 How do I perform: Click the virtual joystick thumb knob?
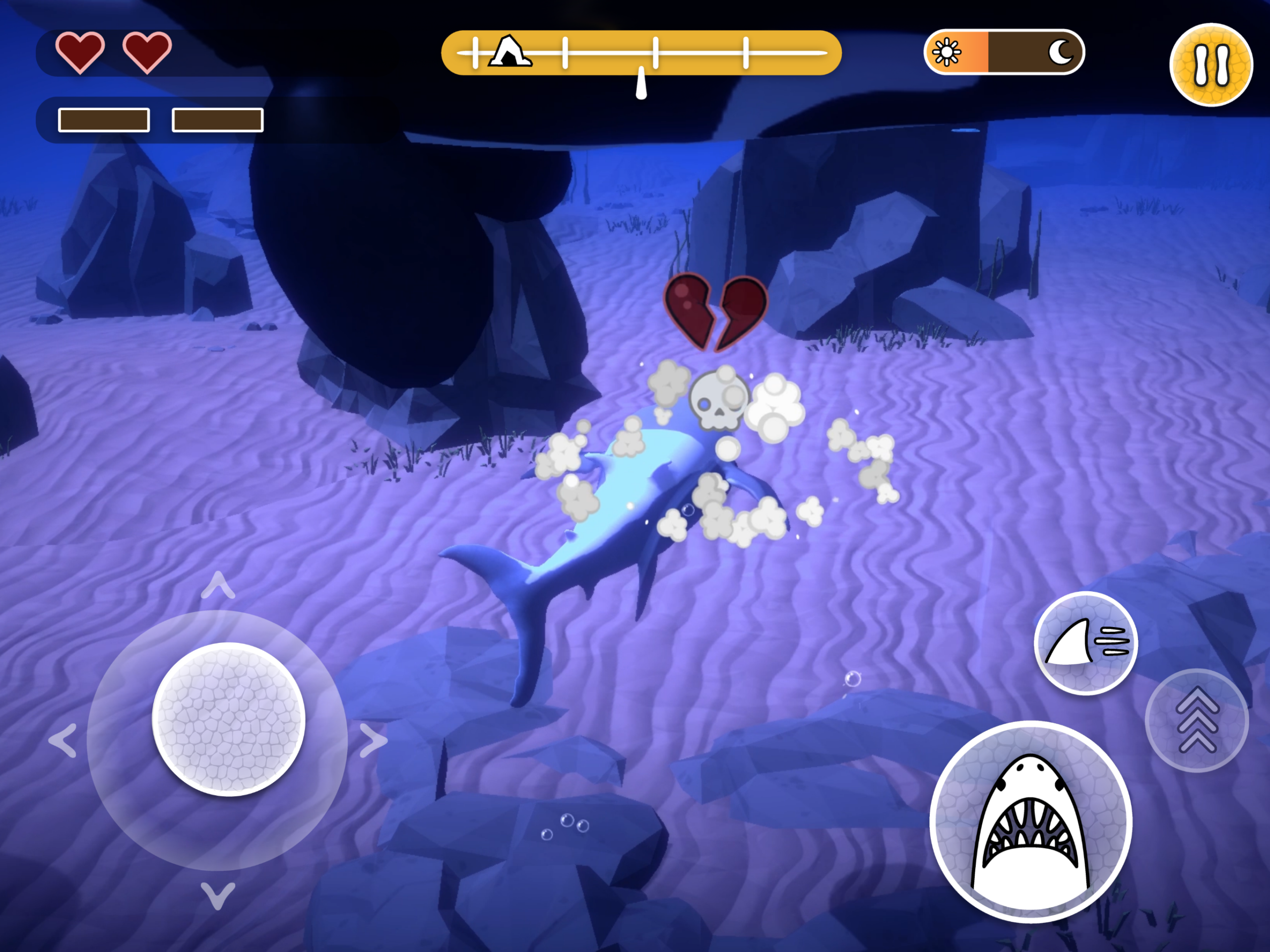point(229,719)
